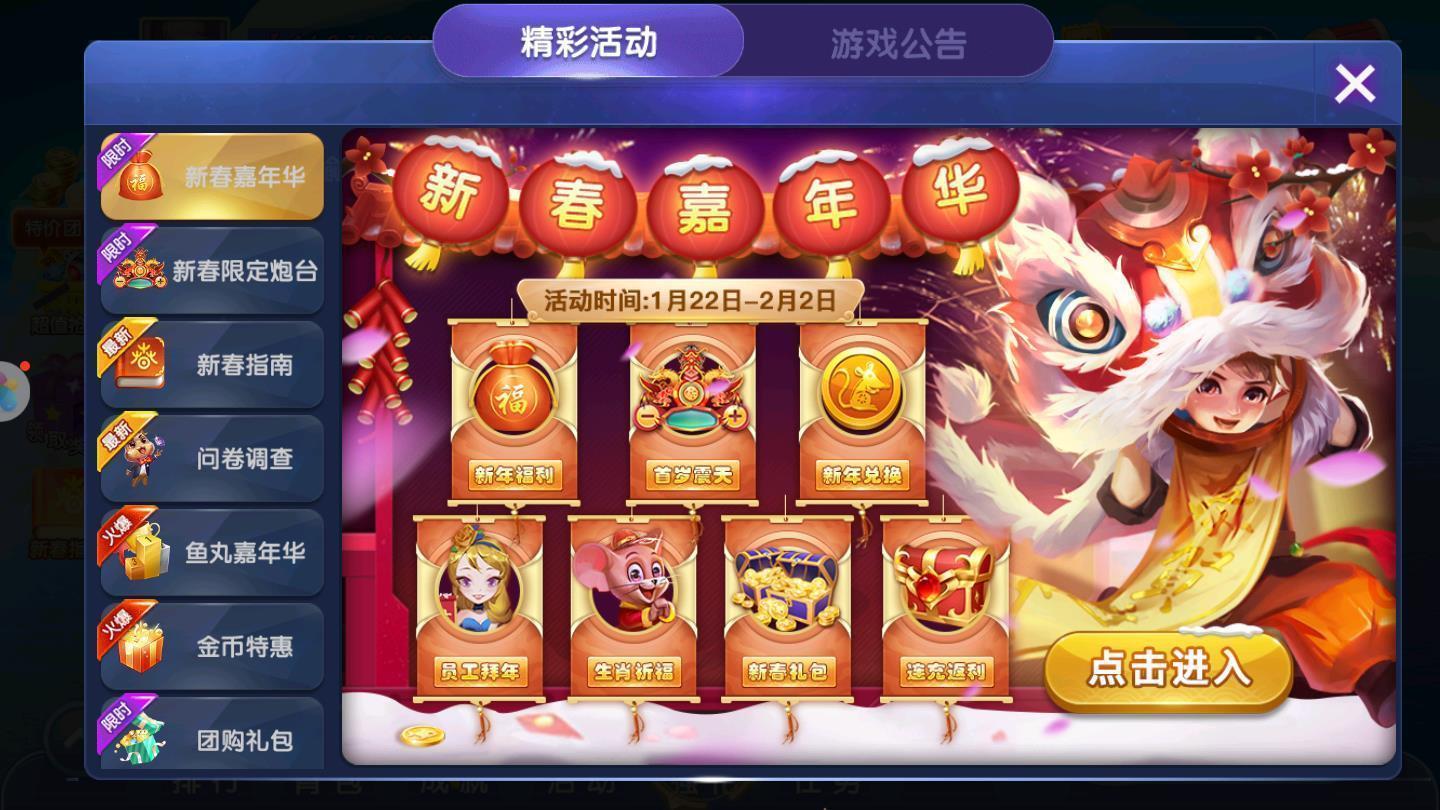Switch to the 游戏公告 tab
The width and height of the screenshot is (1440, 810).
898,42
